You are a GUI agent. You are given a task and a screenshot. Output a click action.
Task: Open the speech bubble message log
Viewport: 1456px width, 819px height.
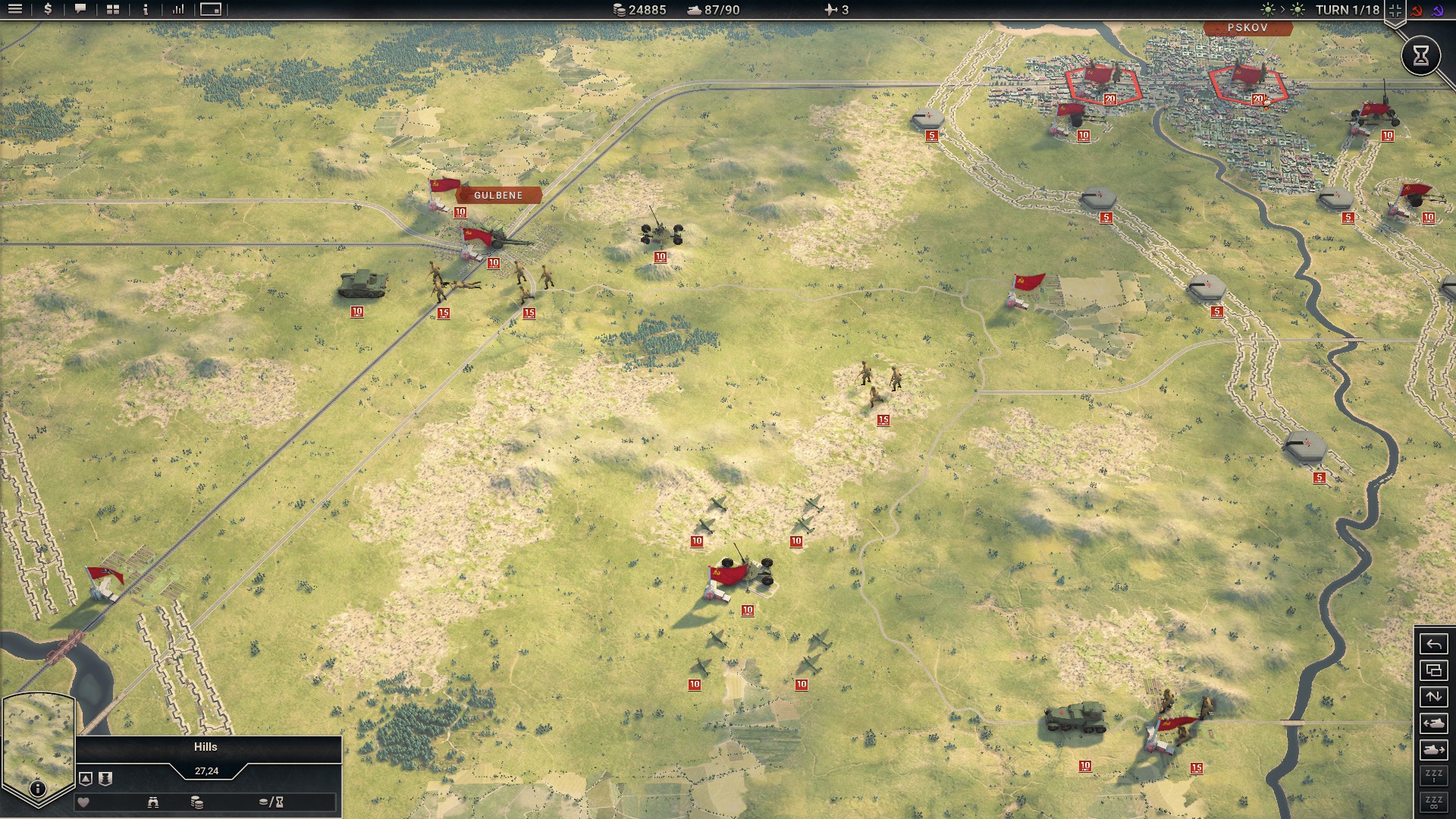tap(80, 10)
